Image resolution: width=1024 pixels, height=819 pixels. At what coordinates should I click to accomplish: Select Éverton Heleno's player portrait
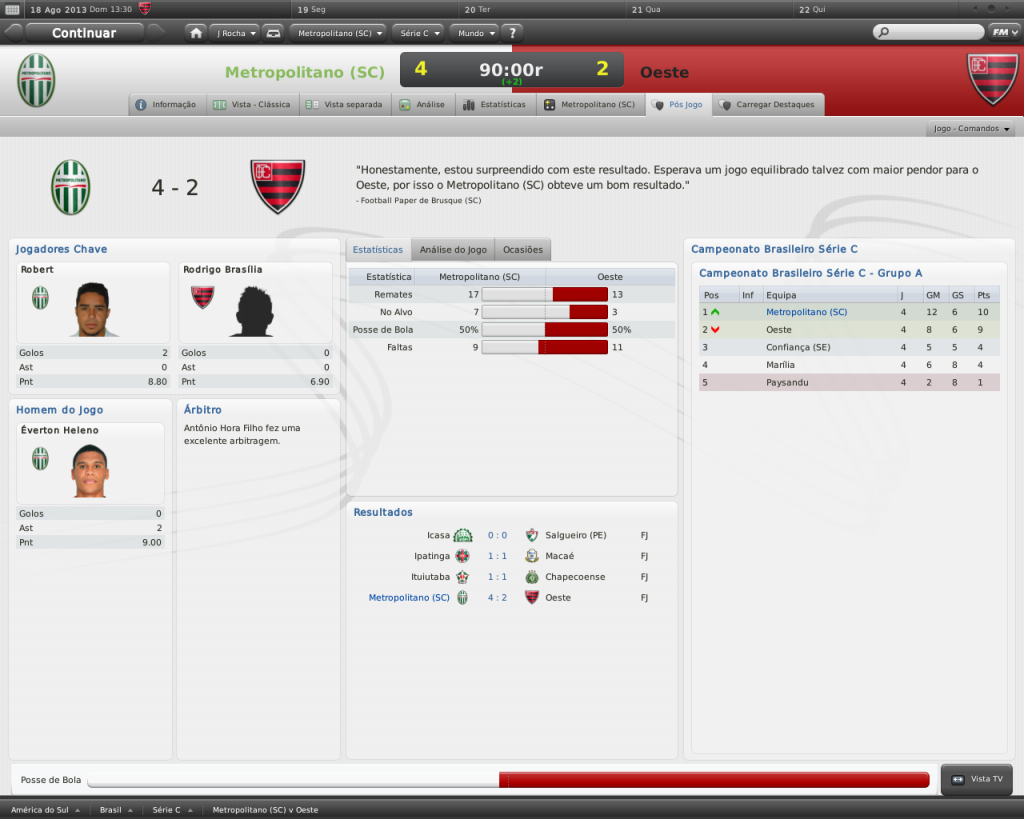coord(90,470)
